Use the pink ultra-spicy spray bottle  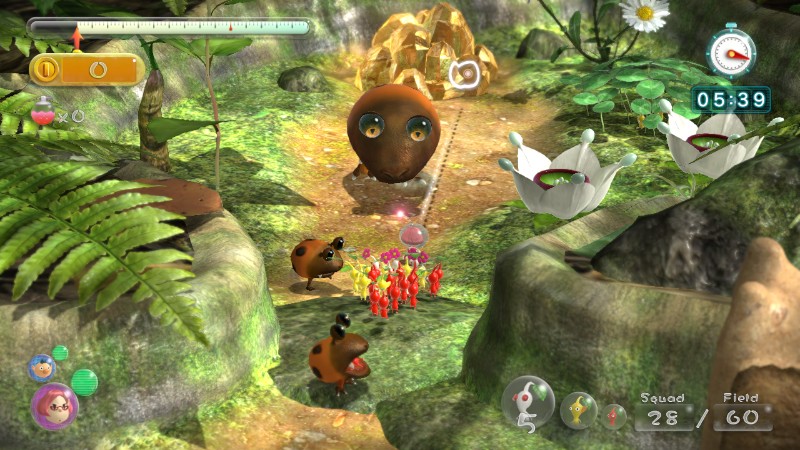coord(43,113)
